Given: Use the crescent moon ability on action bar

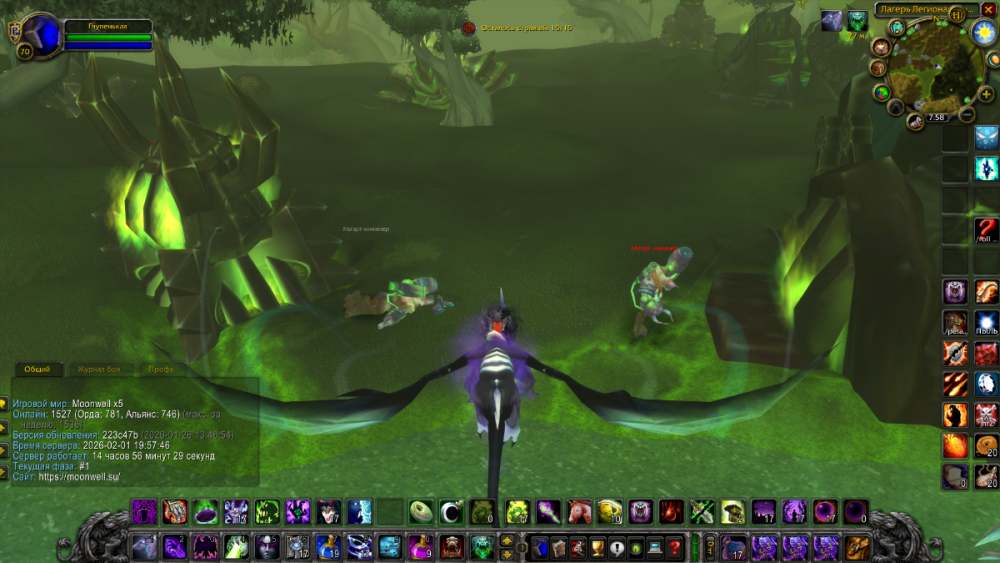Looking at the screenshot, I should [x=451, y=512].
